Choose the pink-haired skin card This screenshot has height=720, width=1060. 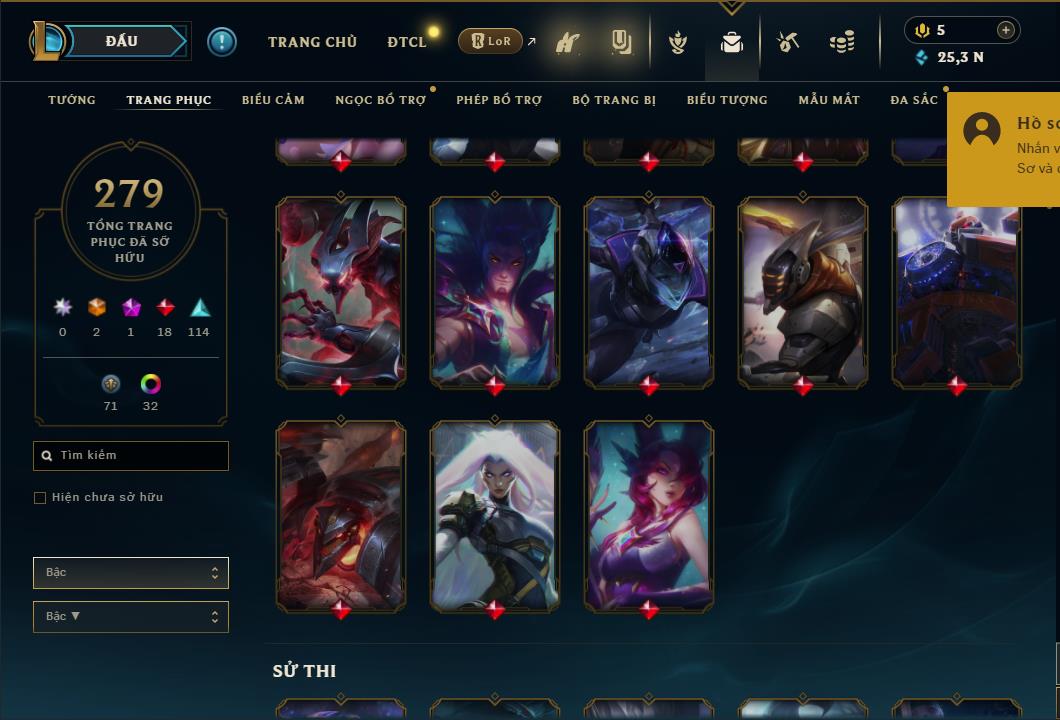pos(649,513)
